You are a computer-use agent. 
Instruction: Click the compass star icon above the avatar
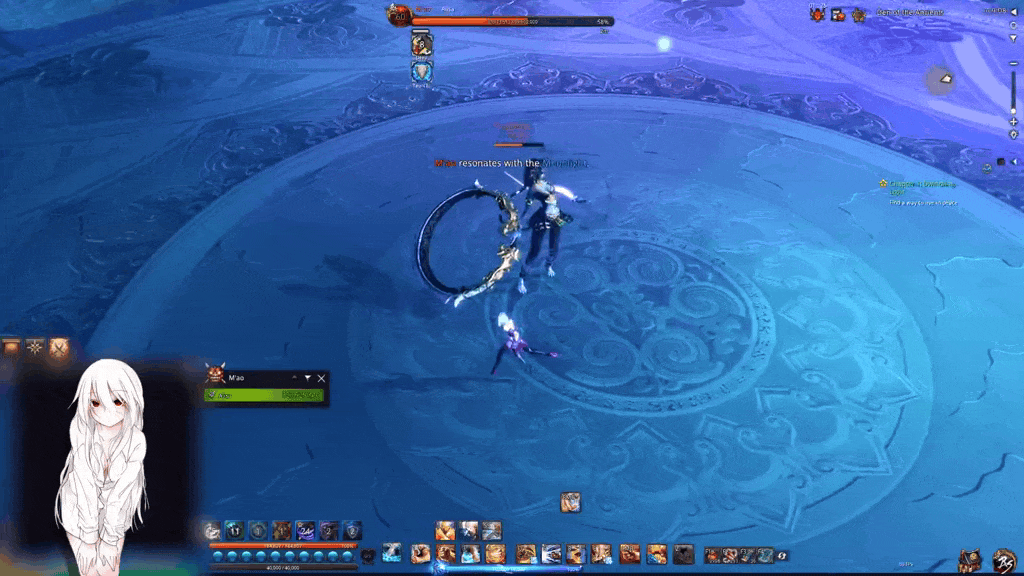pyautogui.click(x=36, y=348)
